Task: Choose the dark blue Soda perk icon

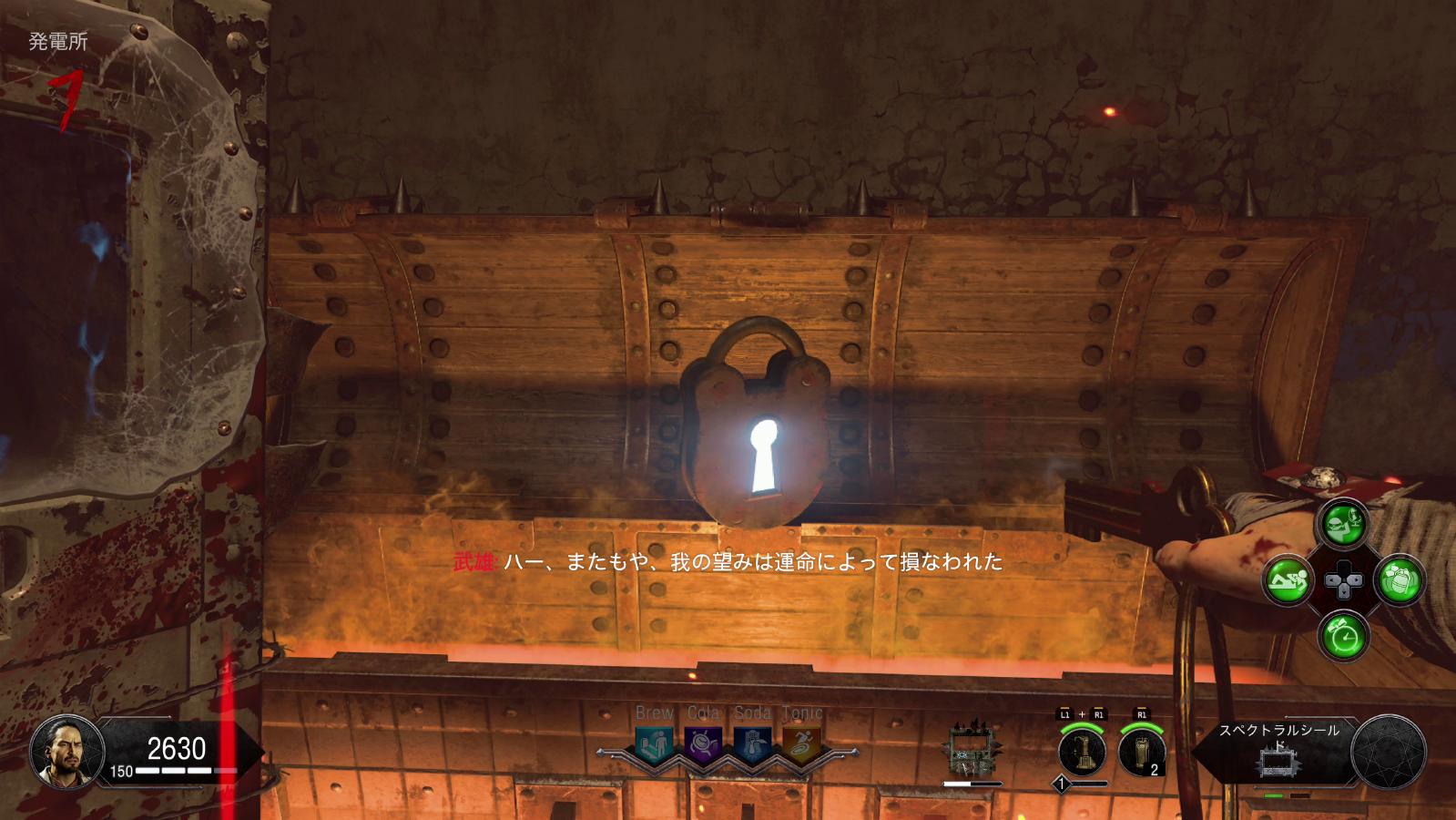Action: [x=752, y=745]
